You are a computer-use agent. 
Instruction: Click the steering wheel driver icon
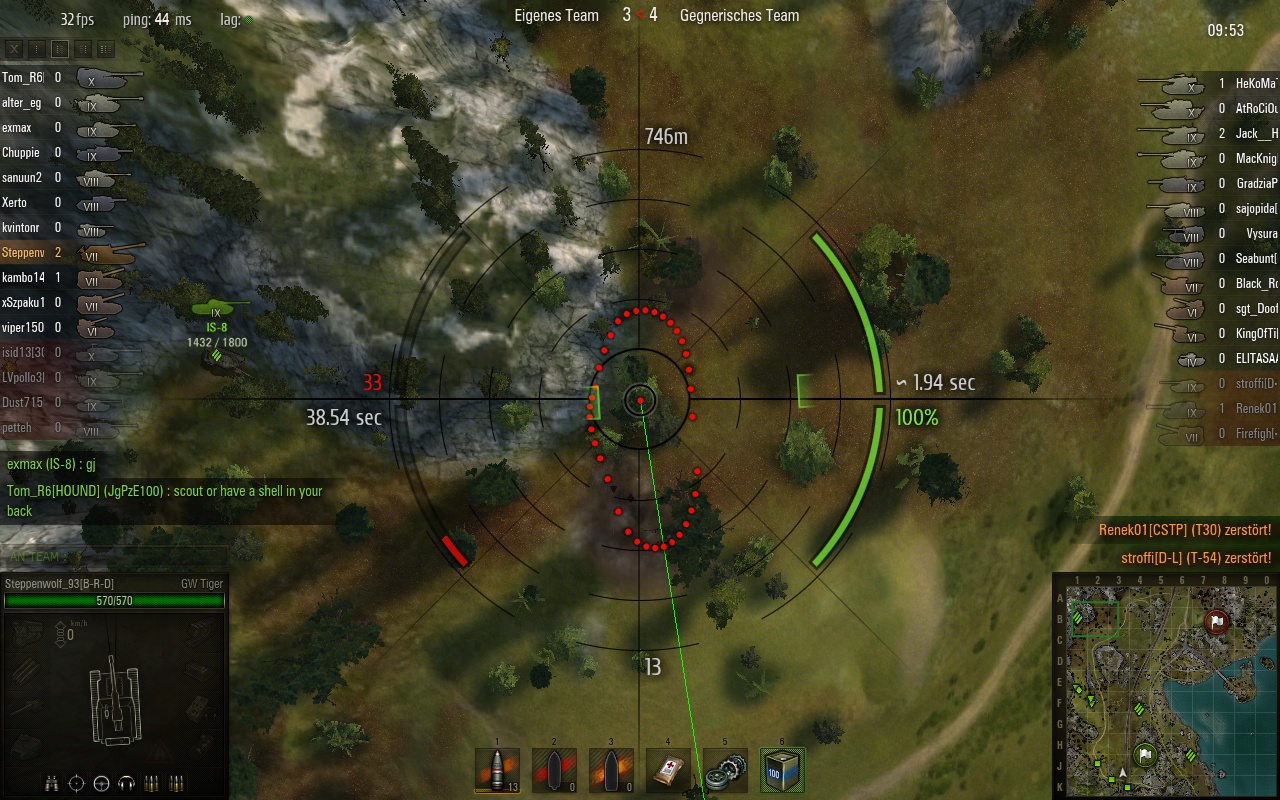[x=102, y=783]
